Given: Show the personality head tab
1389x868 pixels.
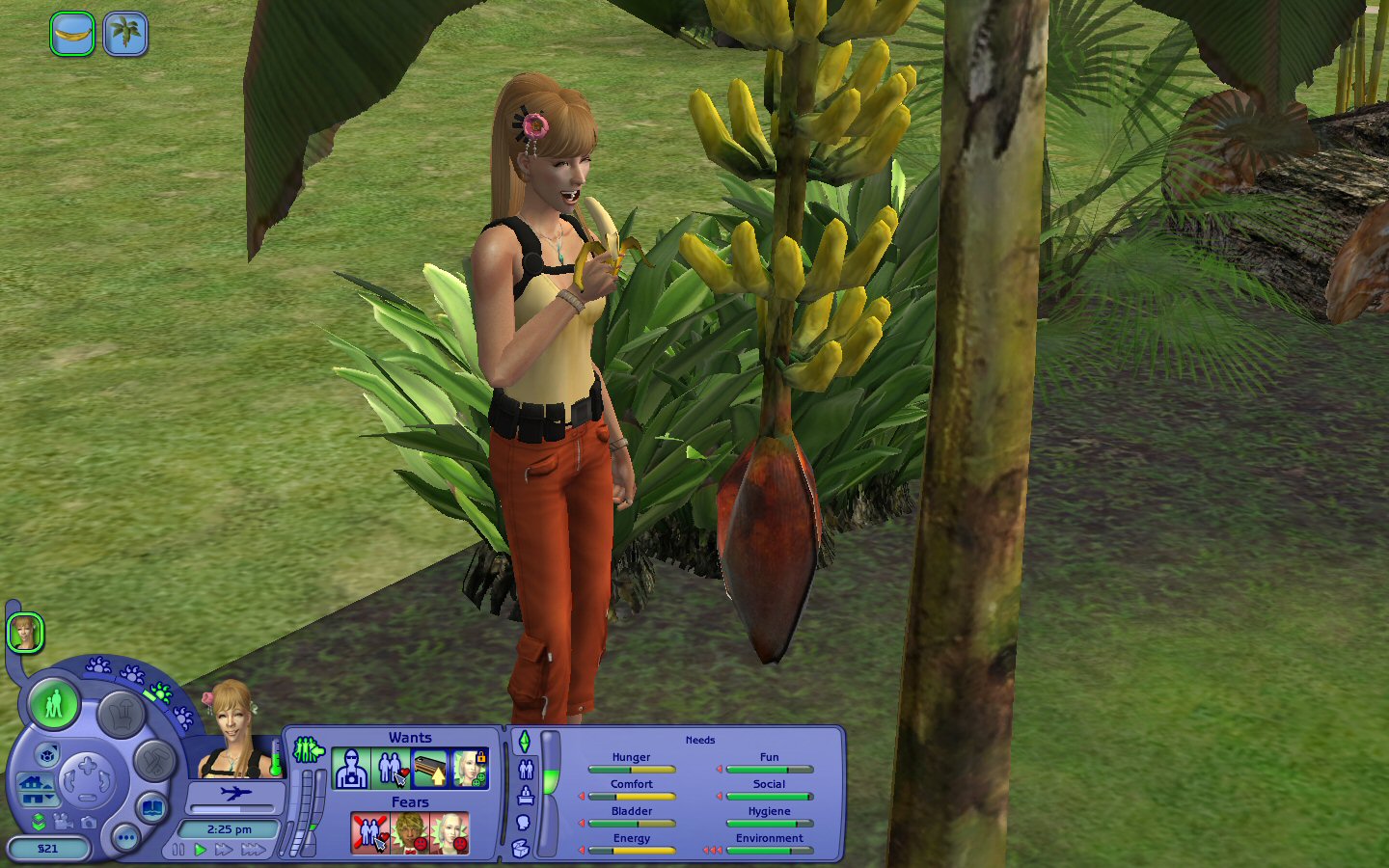Looking at the screenshot, I should tap(524, 823).
